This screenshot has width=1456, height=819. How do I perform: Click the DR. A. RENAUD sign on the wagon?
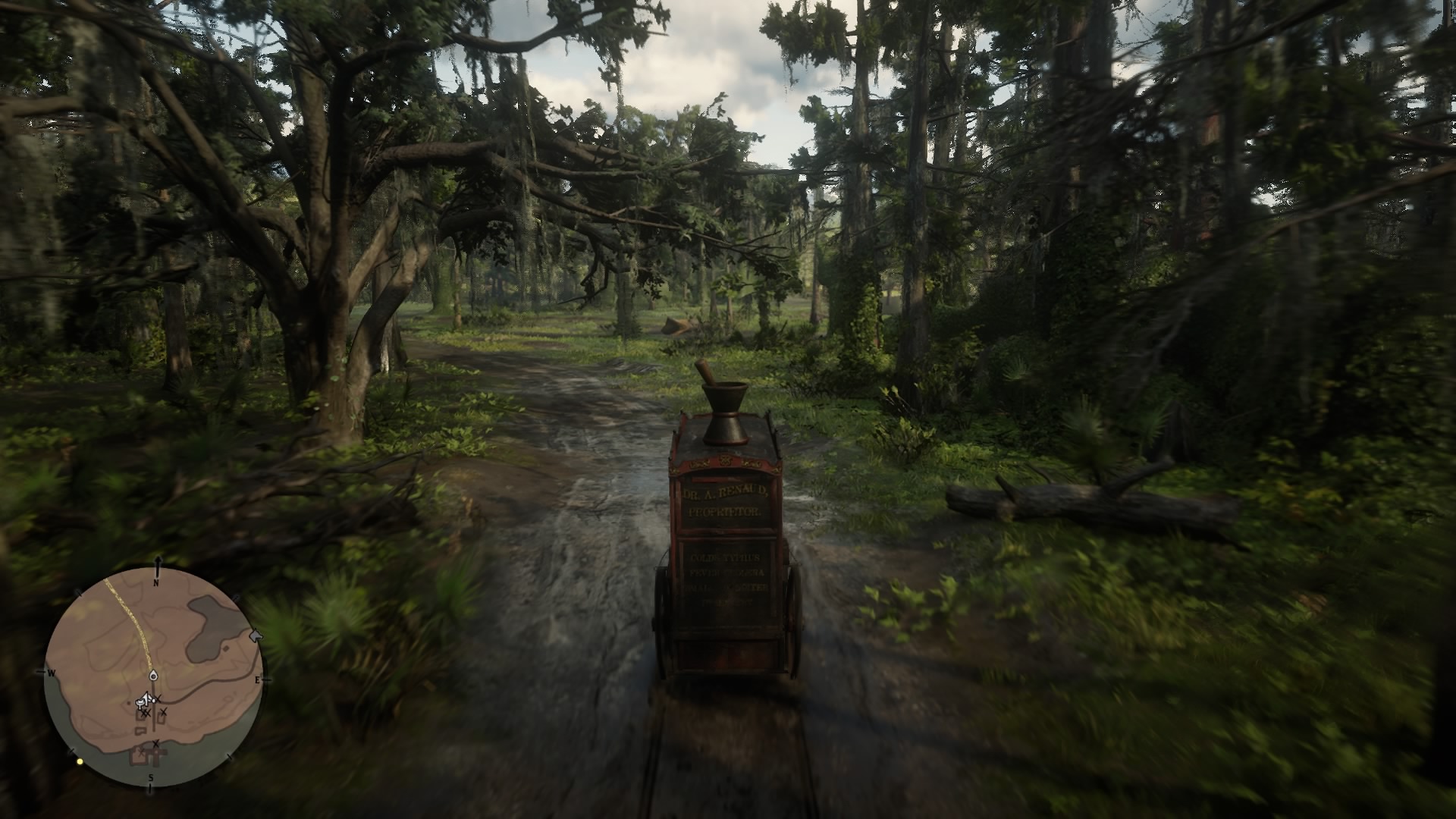coord(723,493)
